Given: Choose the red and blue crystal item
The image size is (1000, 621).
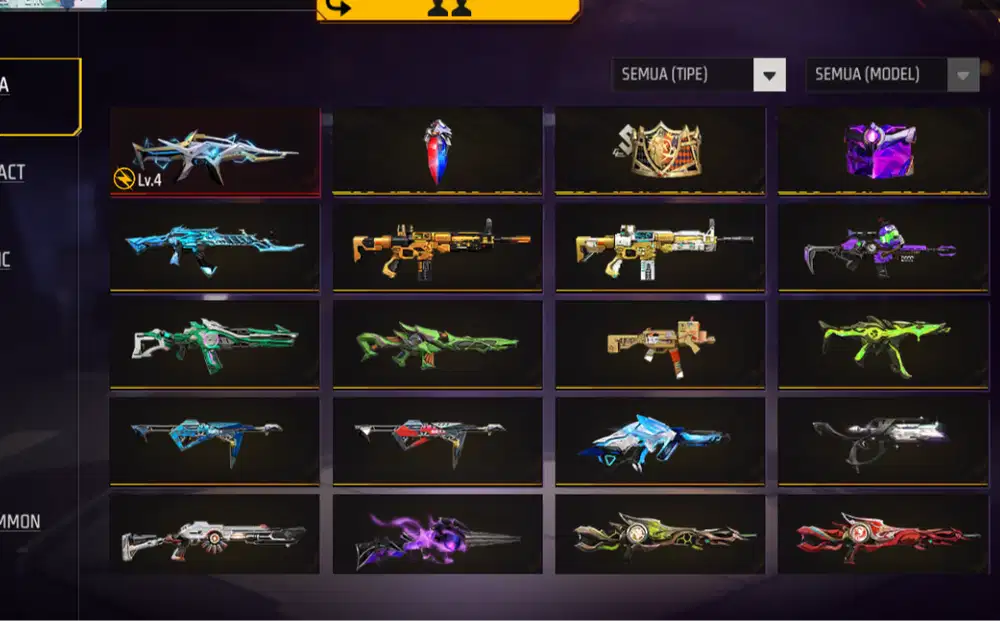Looking at the screenshot, I should (x=437, y=151).
